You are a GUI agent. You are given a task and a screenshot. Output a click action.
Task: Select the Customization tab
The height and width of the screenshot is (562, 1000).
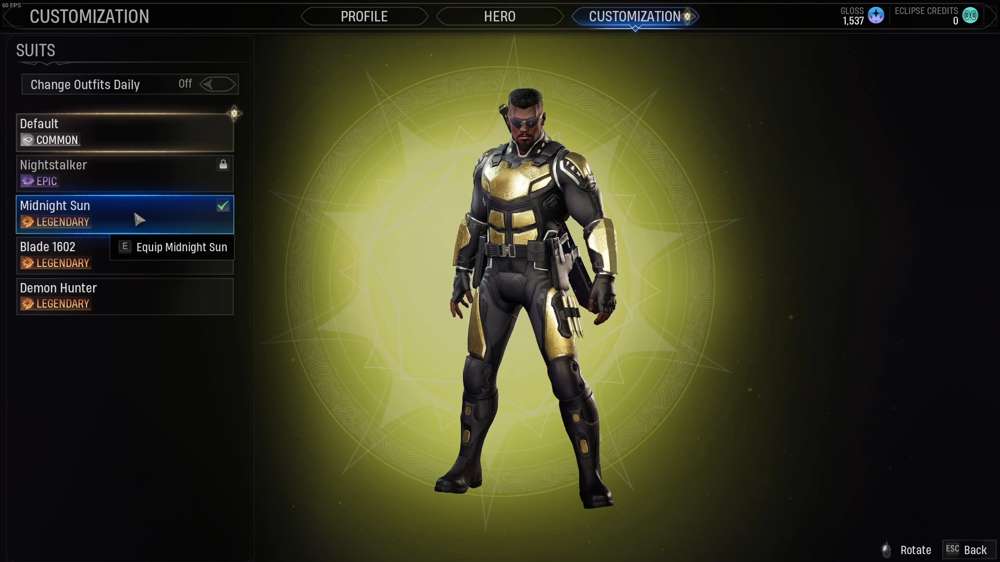pos(634,17)
